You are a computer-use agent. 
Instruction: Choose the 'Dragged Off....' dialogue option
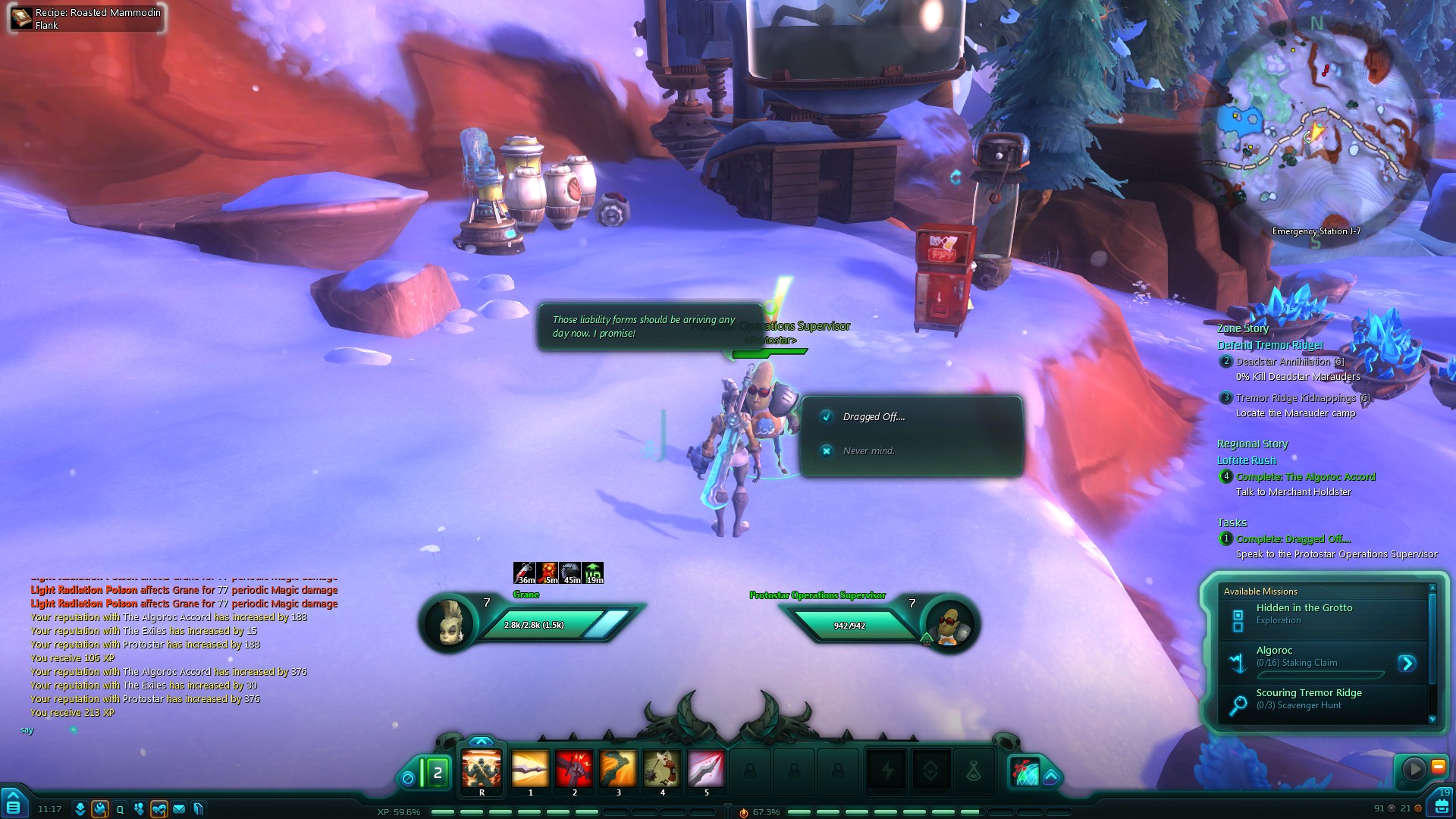874,417
